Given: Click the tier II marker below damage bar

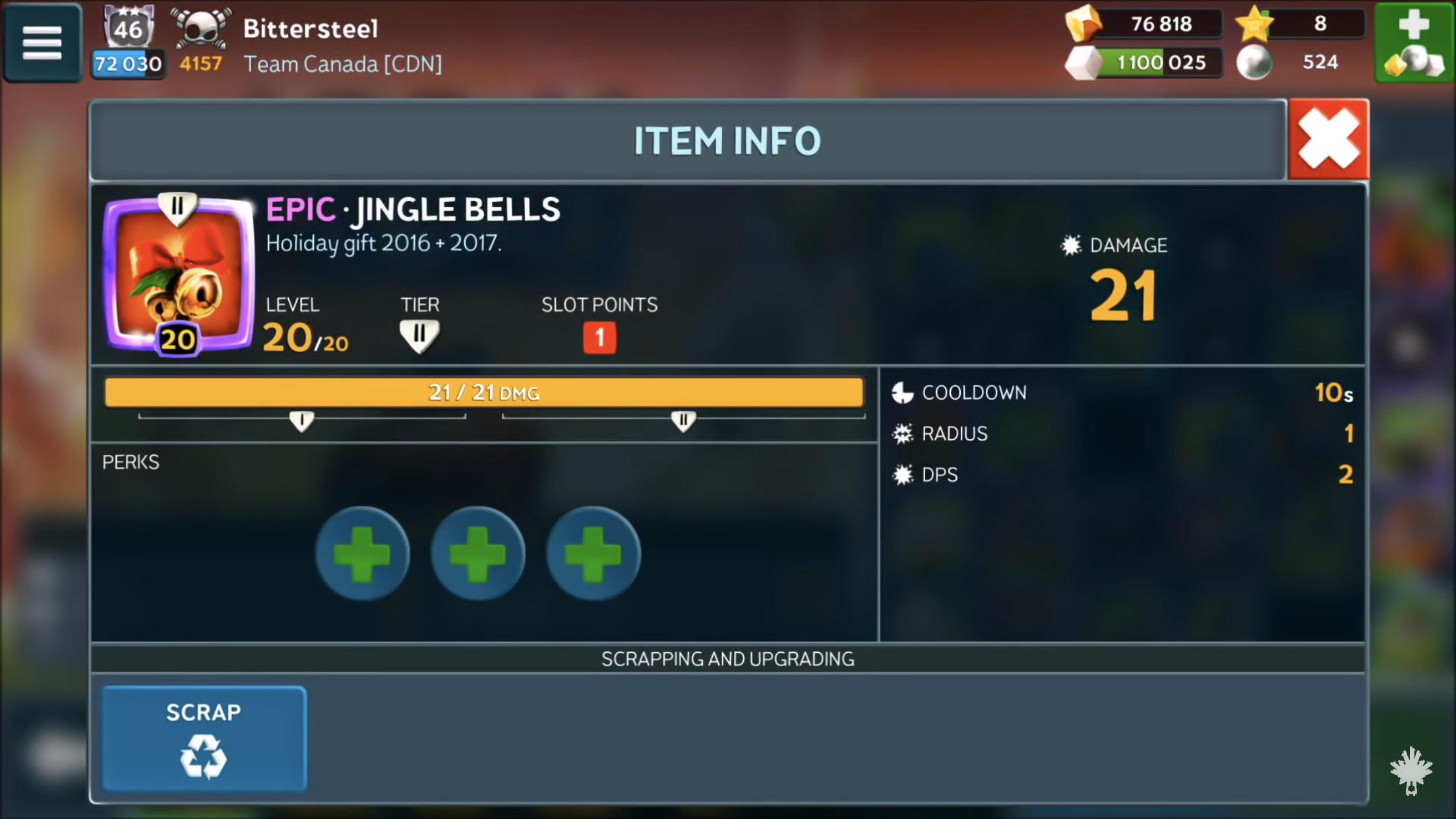Looking at the screenshot, I should coord(683,421).
